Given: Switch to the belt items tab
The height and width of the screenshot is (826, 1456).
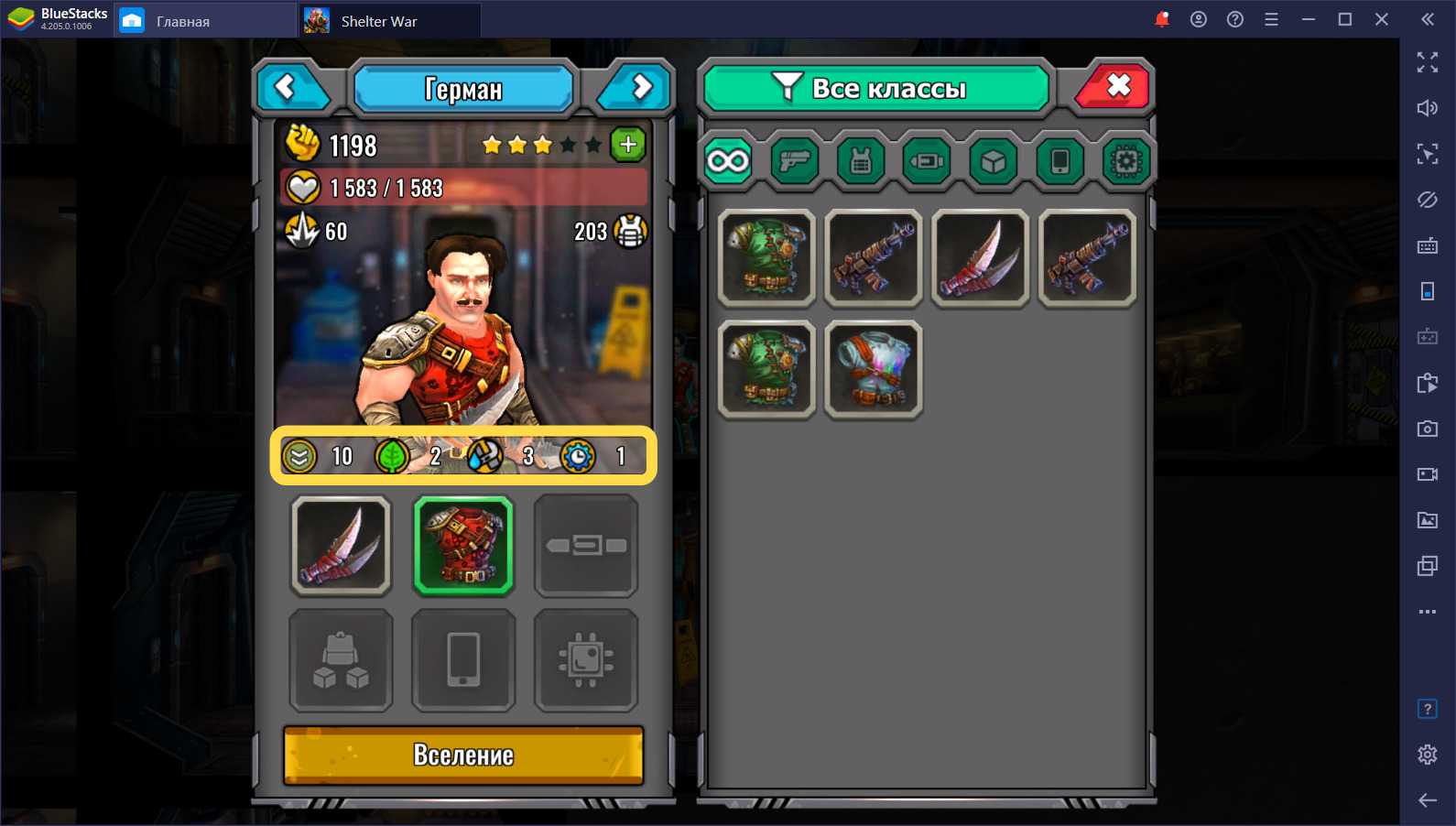Looking at the screenshot, I should [x=927, y=162].
